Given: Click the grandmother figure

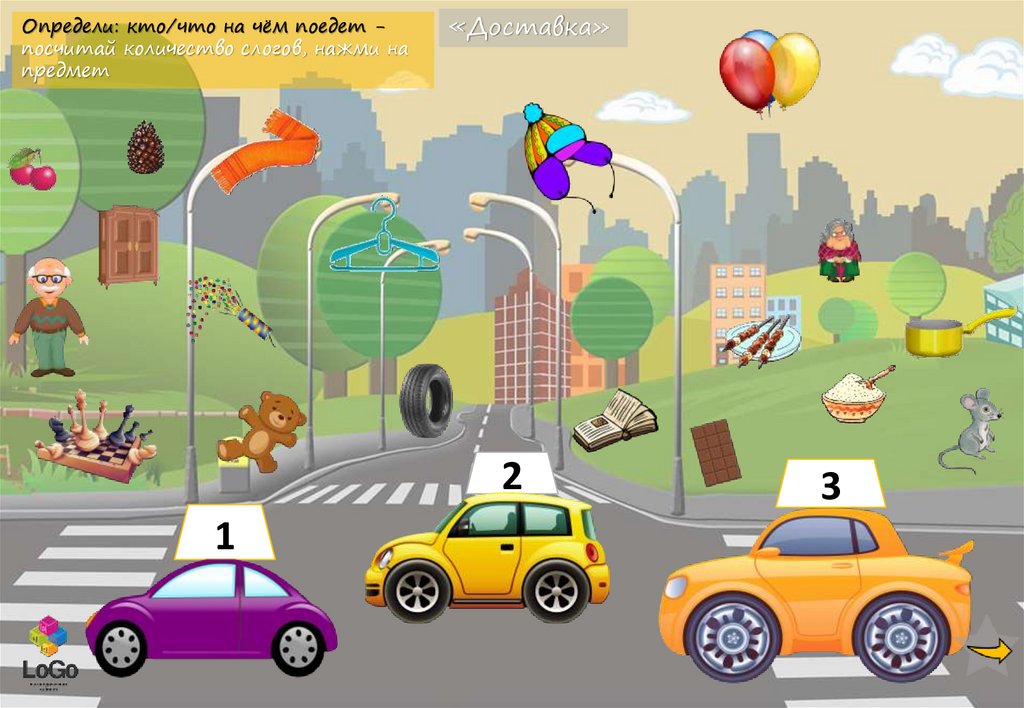Looking at the screenshot, I should pyautogui.click(x=838, y=251).
